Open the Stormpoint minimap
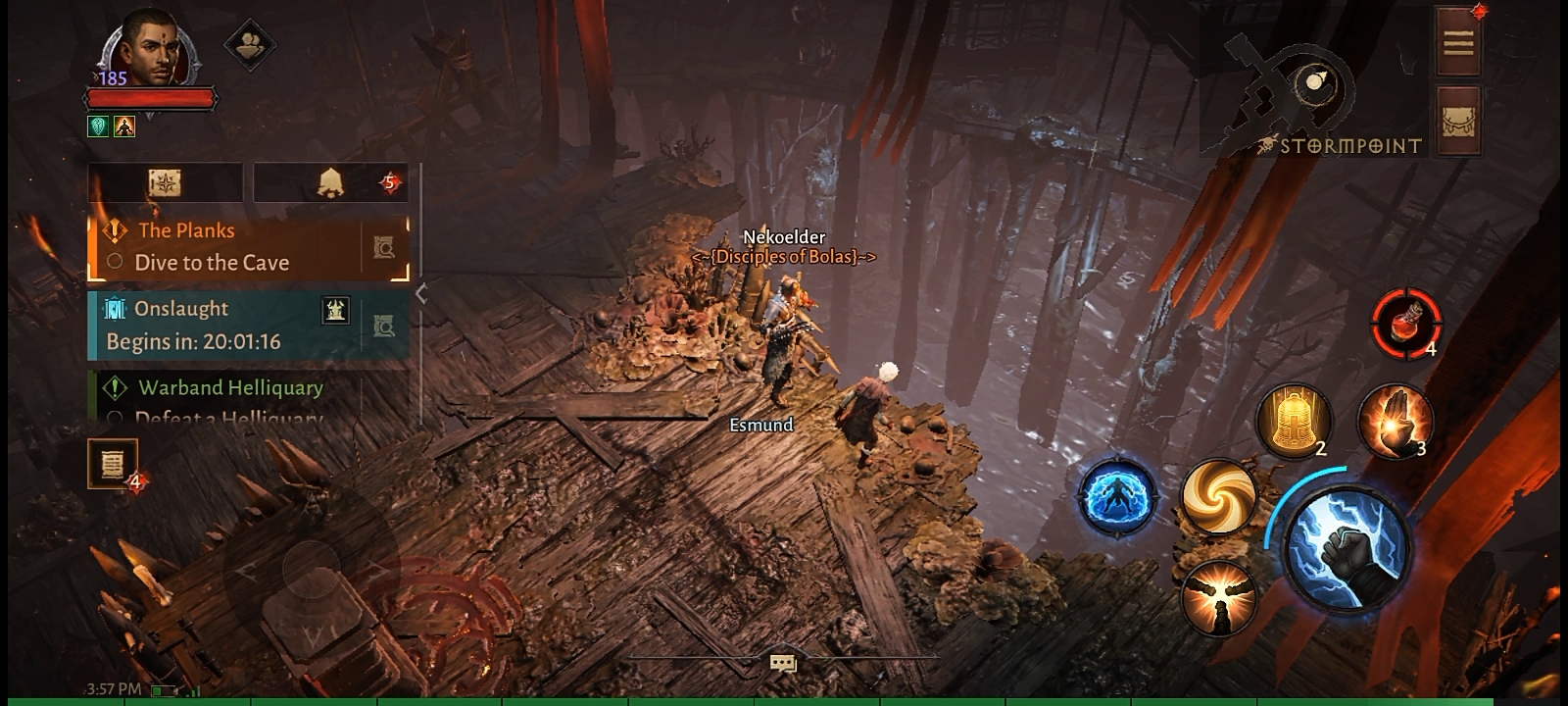1568x706 pixels. point(1310,93)
